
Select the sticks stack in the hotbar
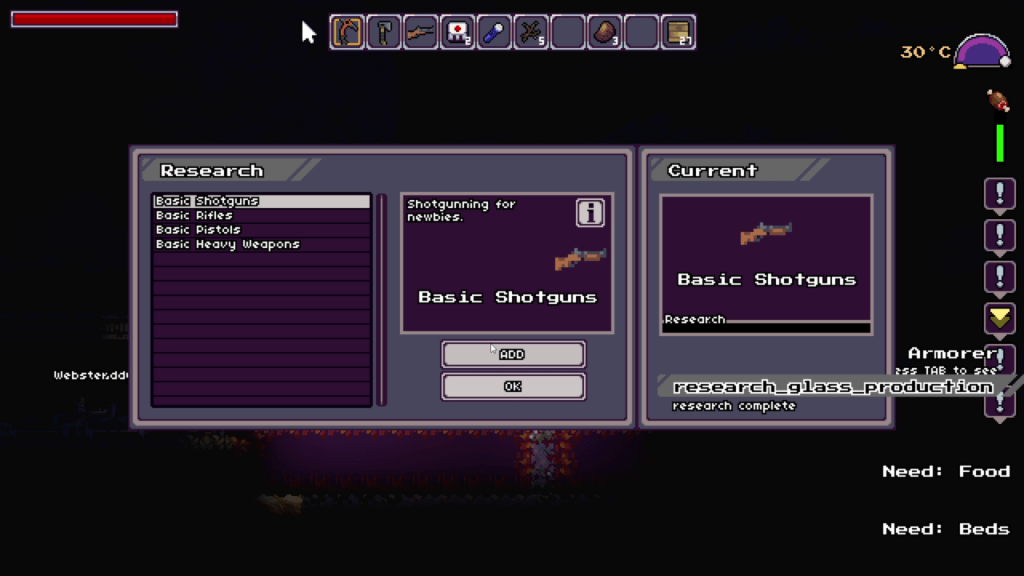point(531,32)
